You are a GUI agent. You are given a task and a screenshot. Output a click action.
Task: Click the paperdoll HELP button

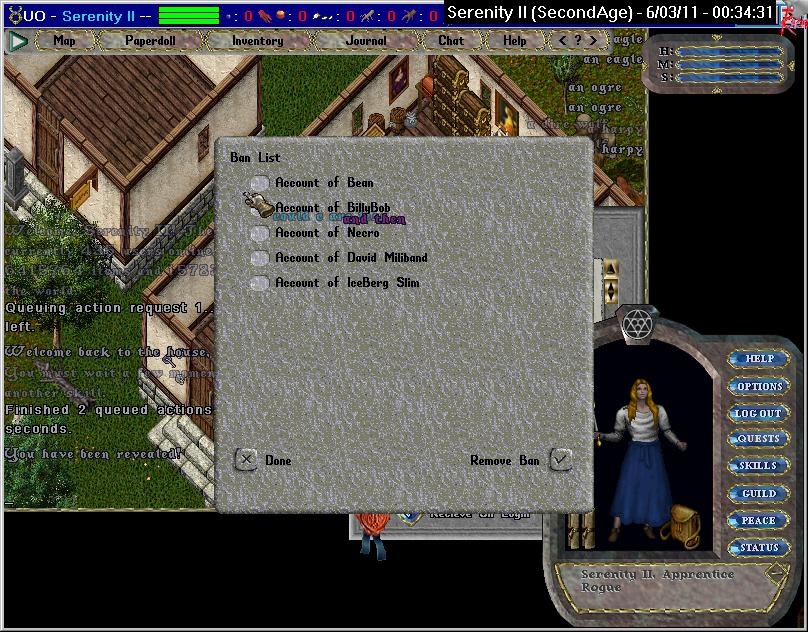tap(759, 359)
